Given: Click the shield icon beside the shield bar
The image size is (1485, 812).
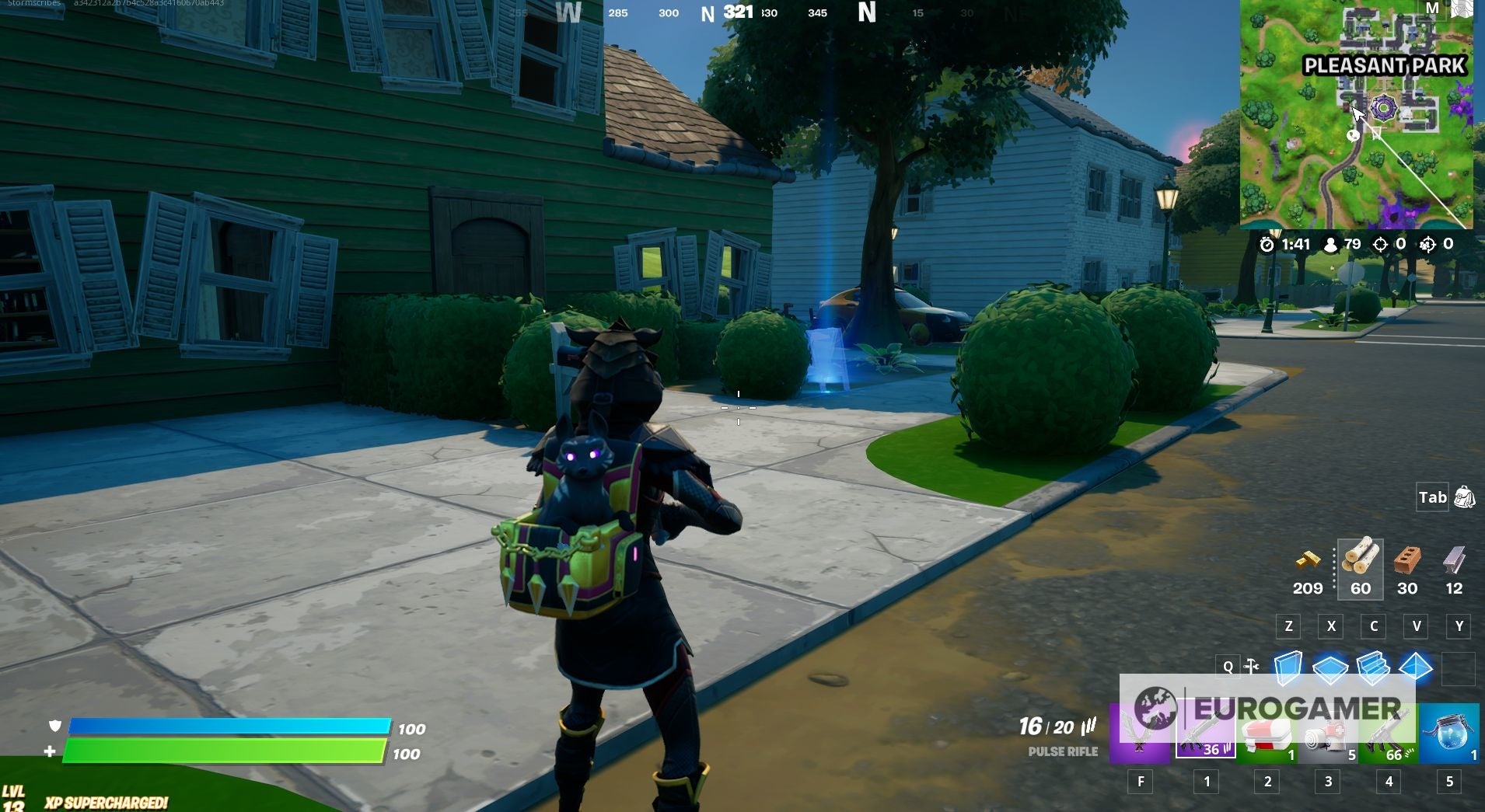Looking at the screenshot, I should click(53, 729).
